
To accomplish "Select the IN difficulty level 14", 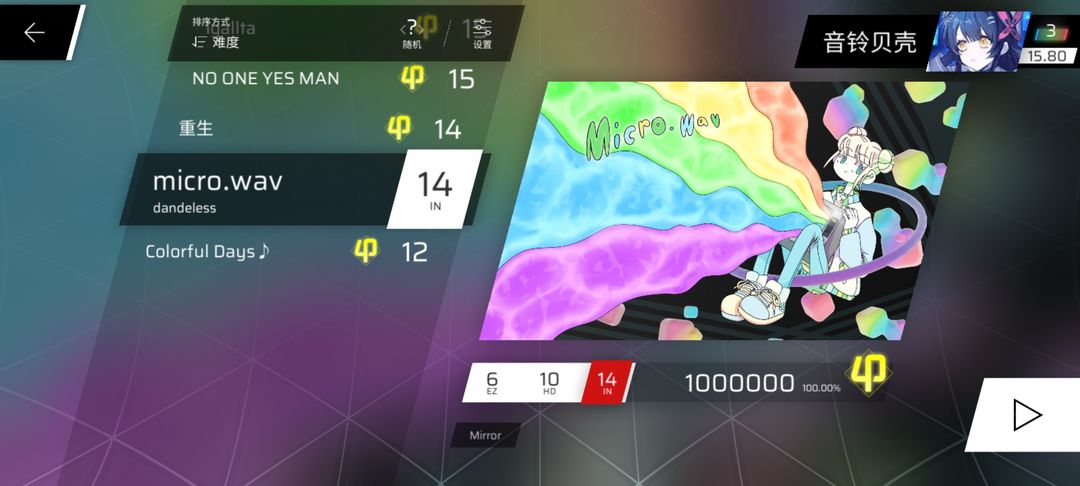I will (606, 382).
